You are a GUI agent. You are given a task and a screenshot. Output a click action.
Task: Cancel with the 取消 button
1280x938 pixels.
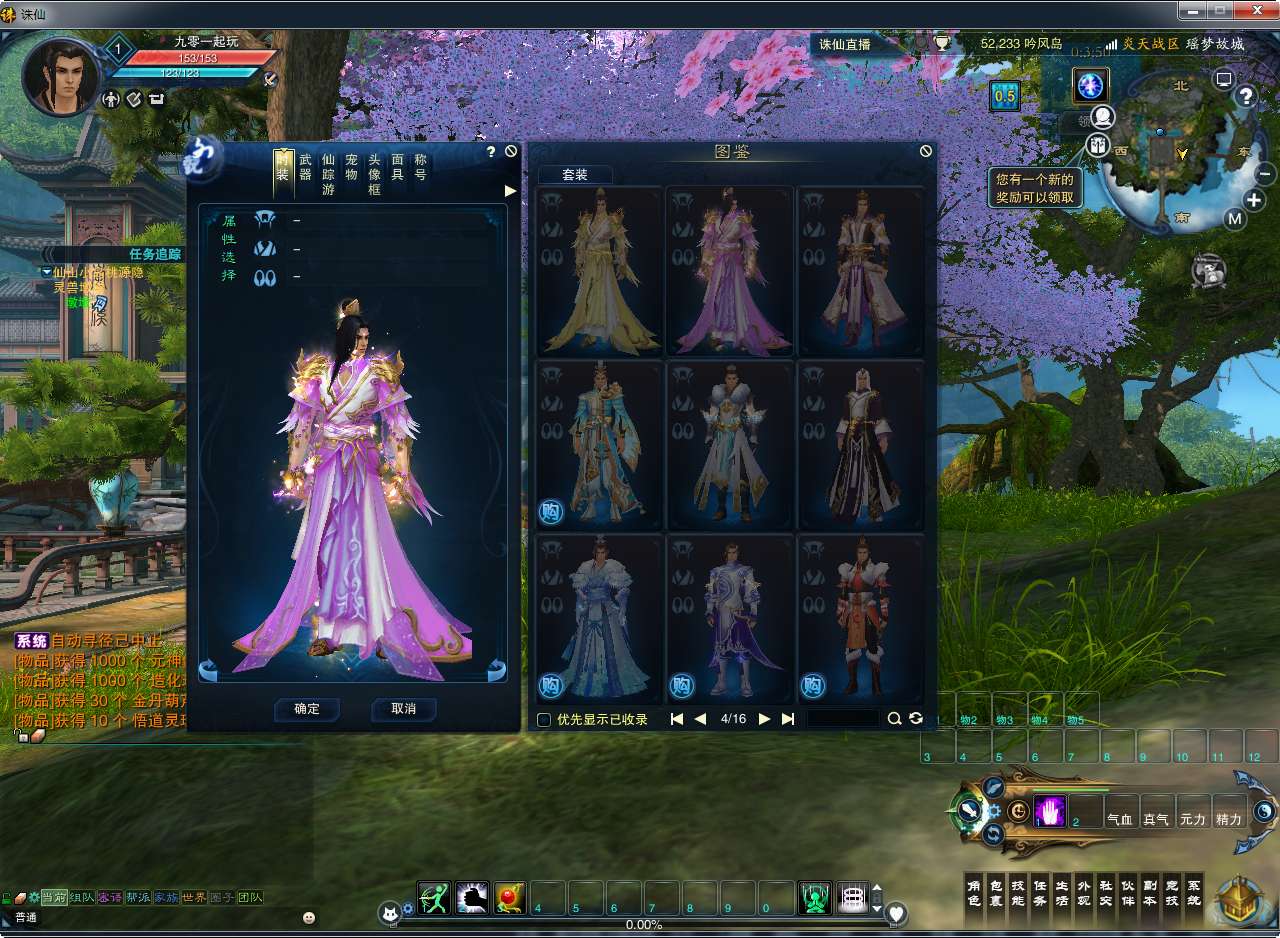point(403,709)
